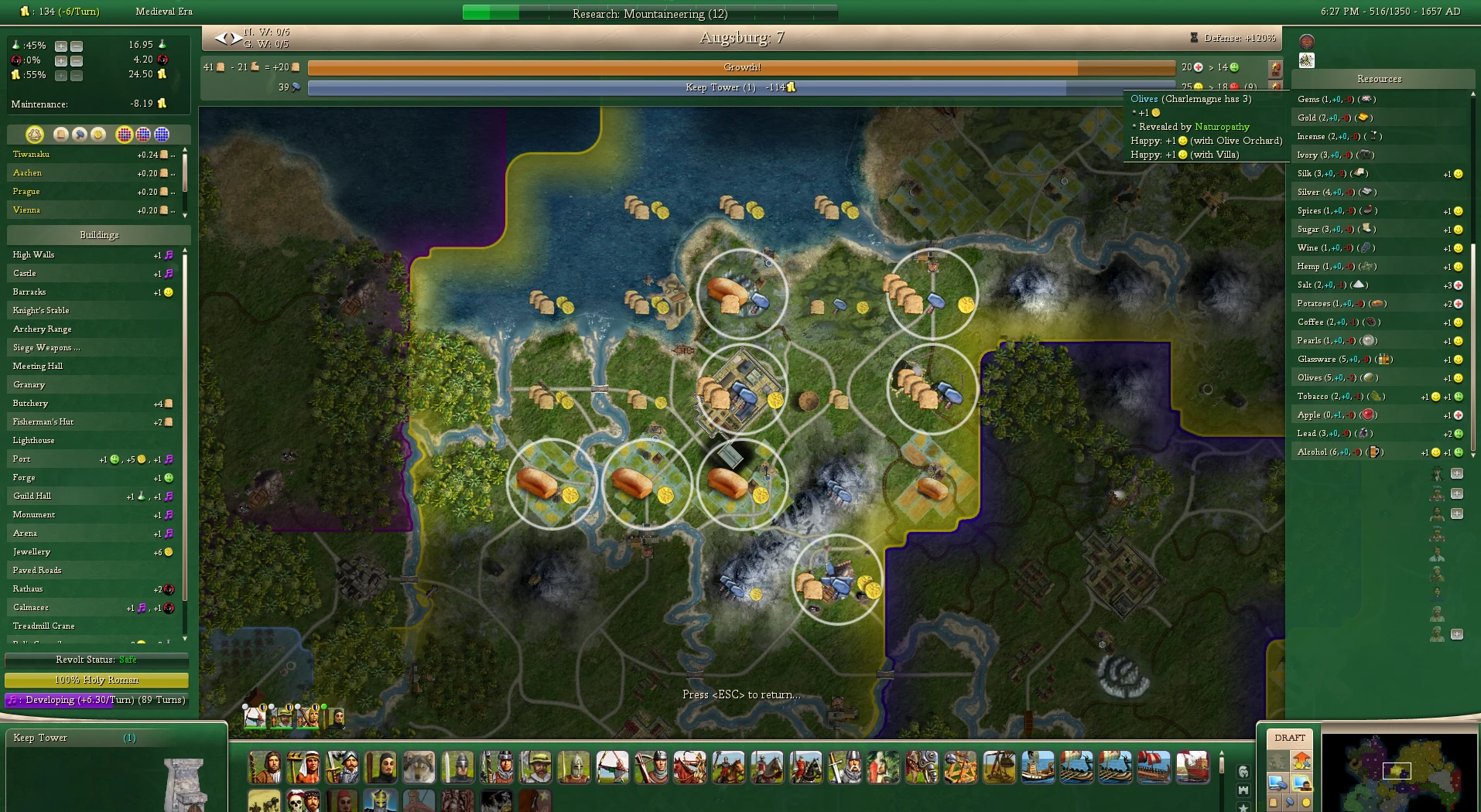Click the highlighted monitor icon in the minimap panel
This screenshot has width=1481, height=812.
1302,783
